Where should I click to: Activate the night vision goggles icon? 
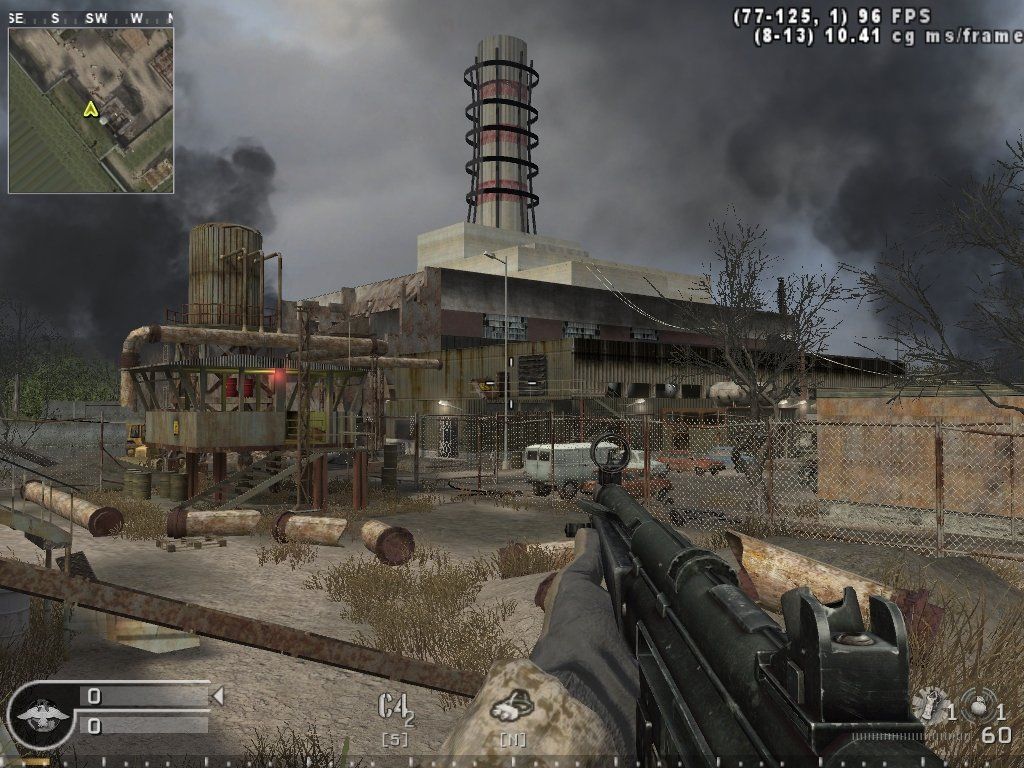coord(512,707)
